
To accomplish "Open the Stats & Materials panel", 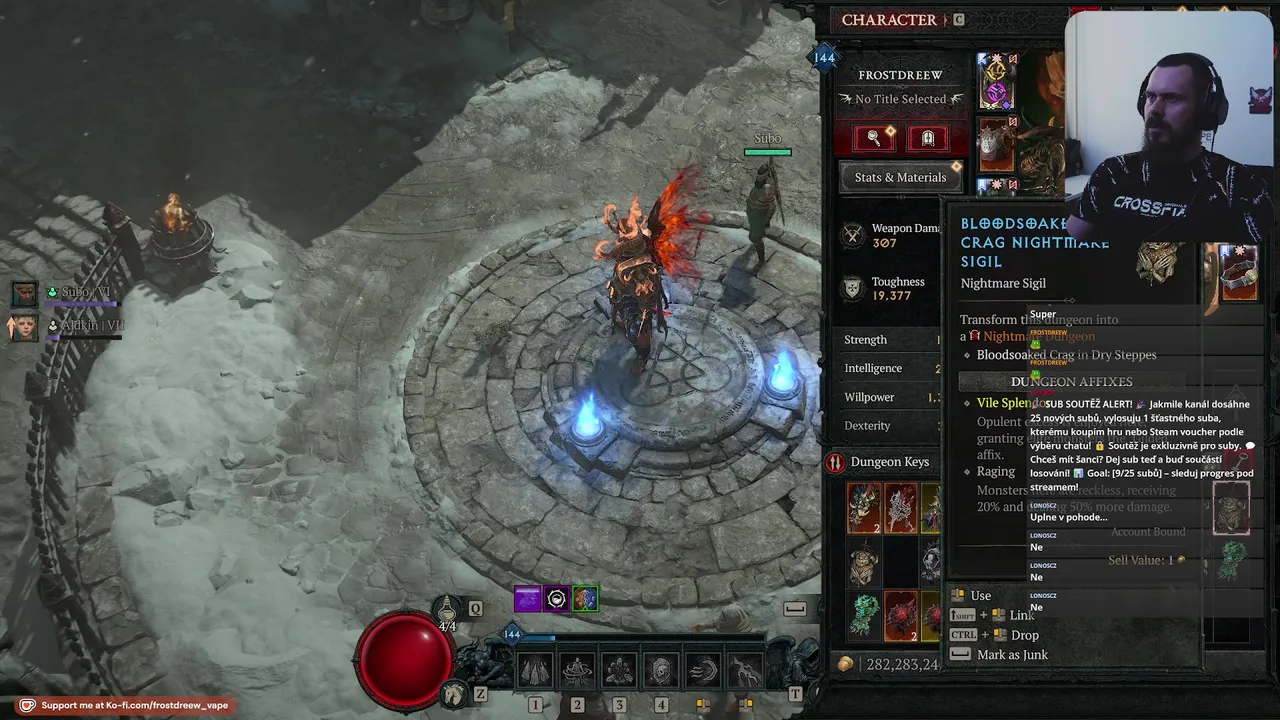I will [900, 177].
